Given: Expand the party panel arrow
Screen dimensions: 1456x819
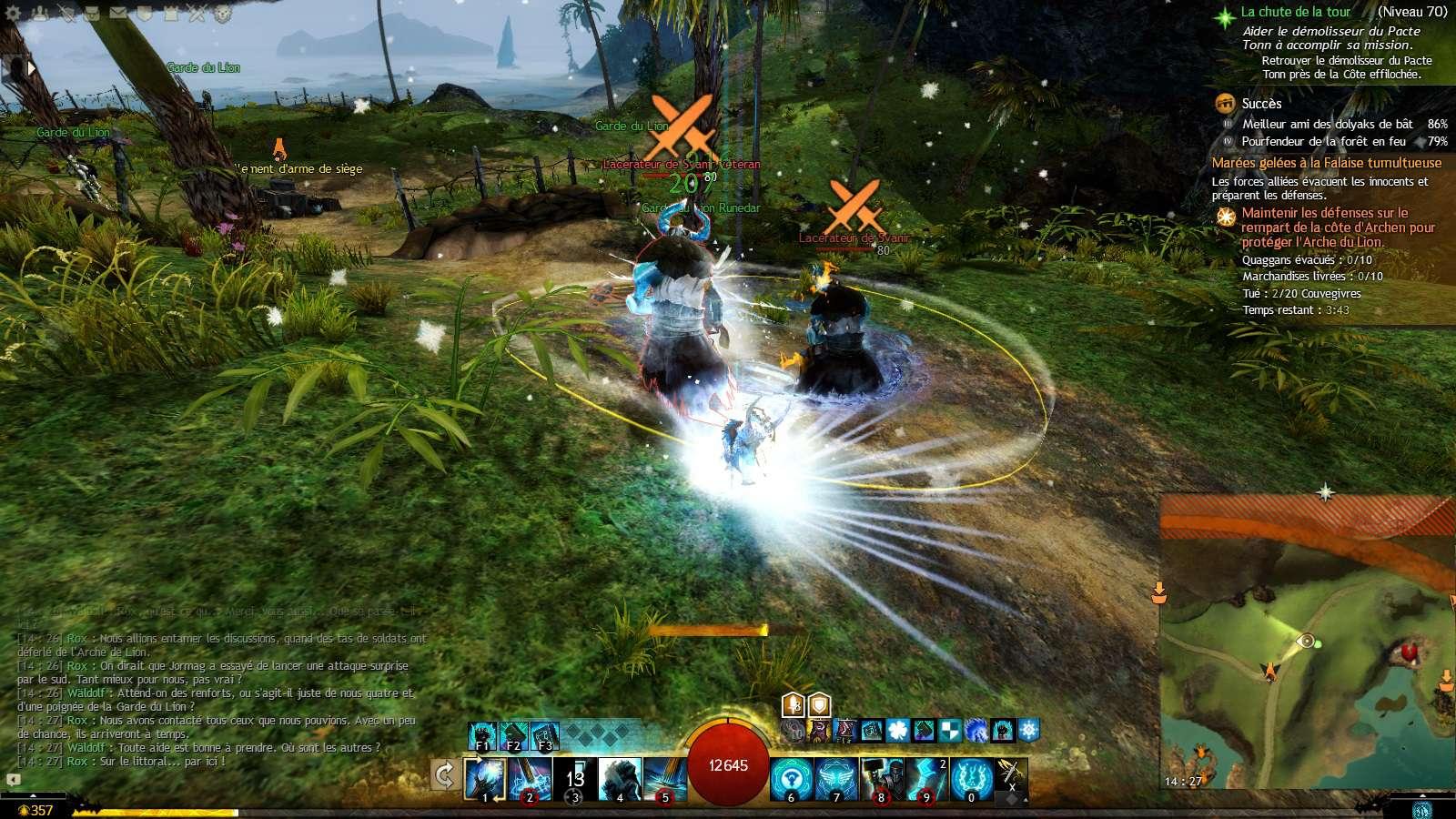Looking at the screenshot, I should click(x=31, y=67).
